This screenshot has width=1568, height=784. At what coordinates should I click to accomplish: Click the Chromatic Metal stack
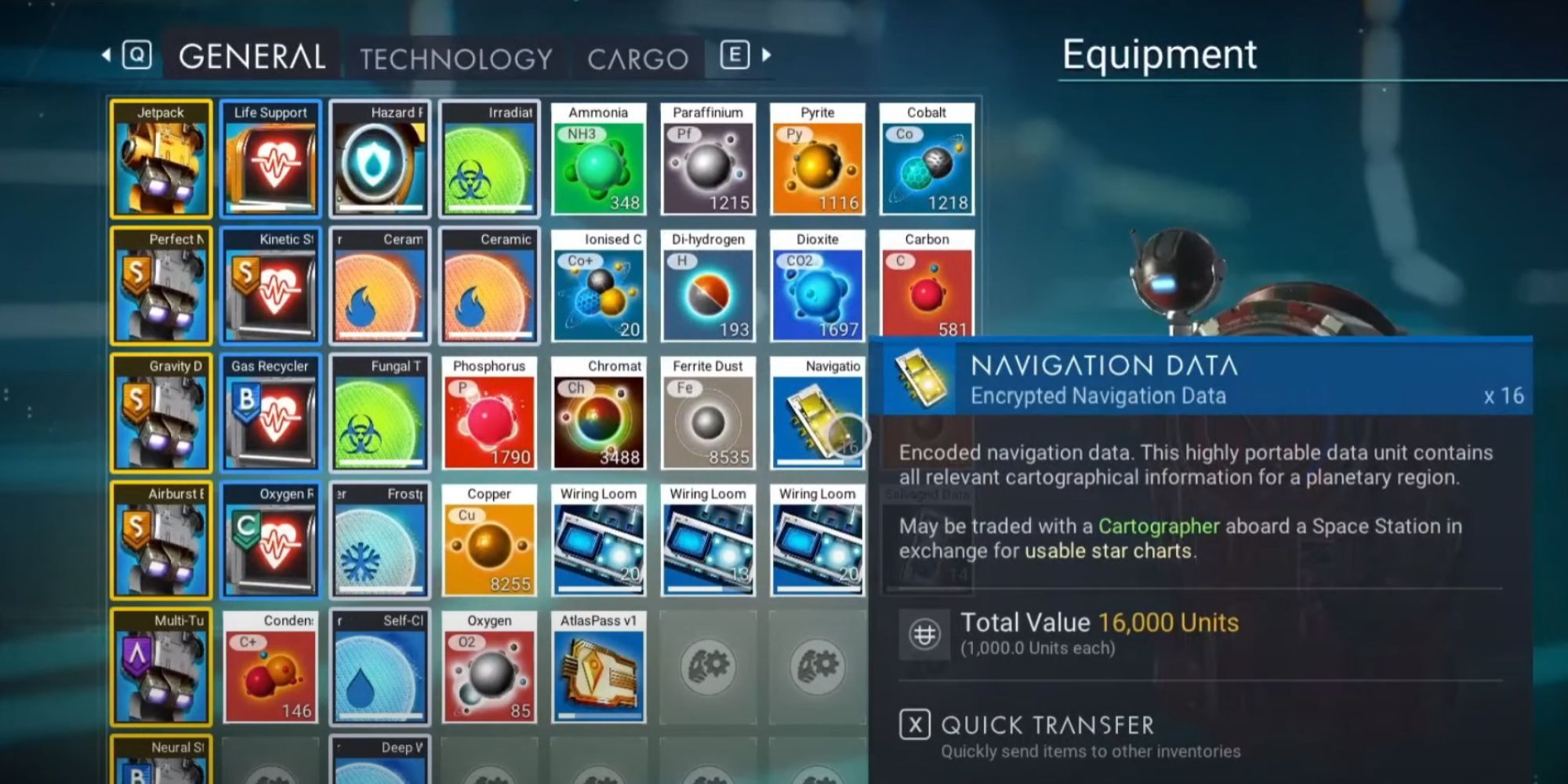coord(598,413)
